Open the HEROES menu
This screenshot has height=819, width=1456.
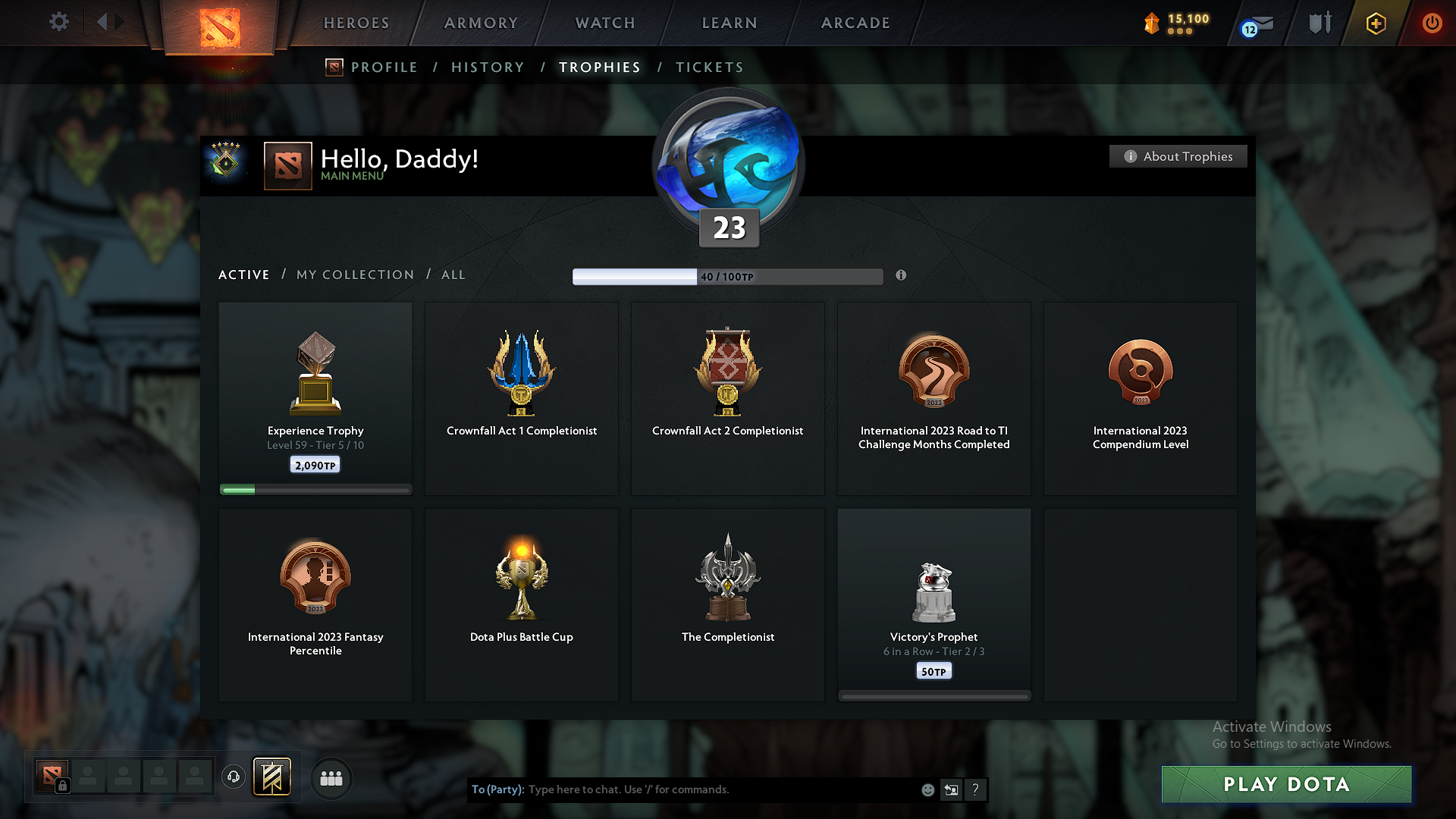coord(355,23)
